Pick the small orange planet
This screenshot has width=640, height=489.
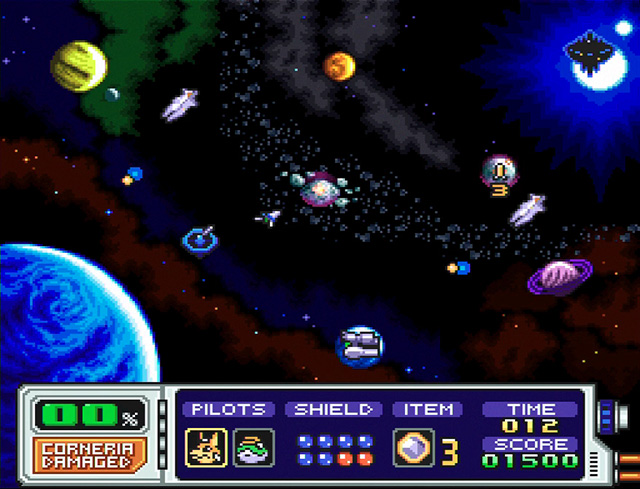tap(339, 66)
